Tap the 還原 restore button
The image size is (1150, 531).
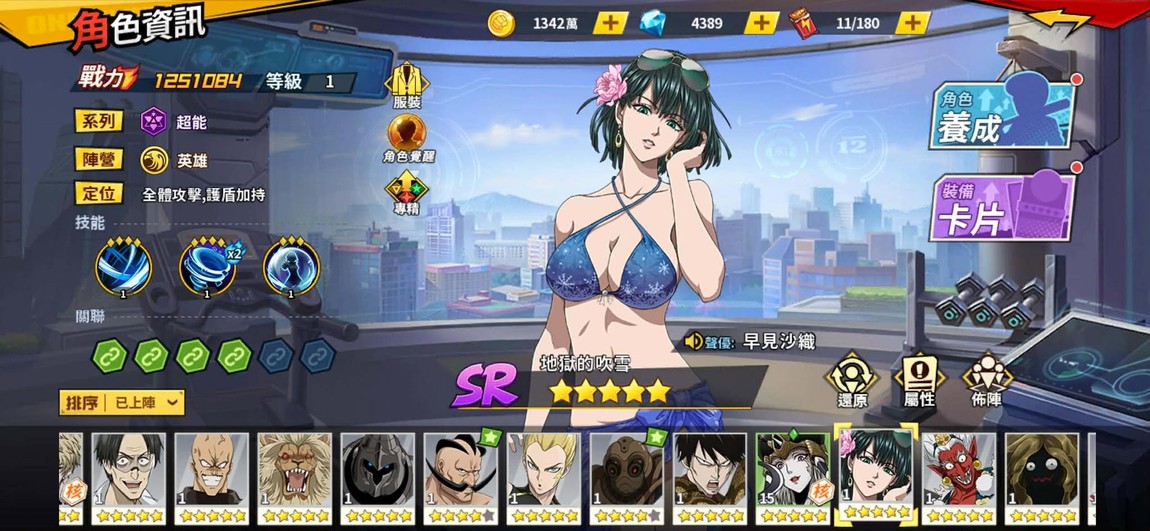852,380
